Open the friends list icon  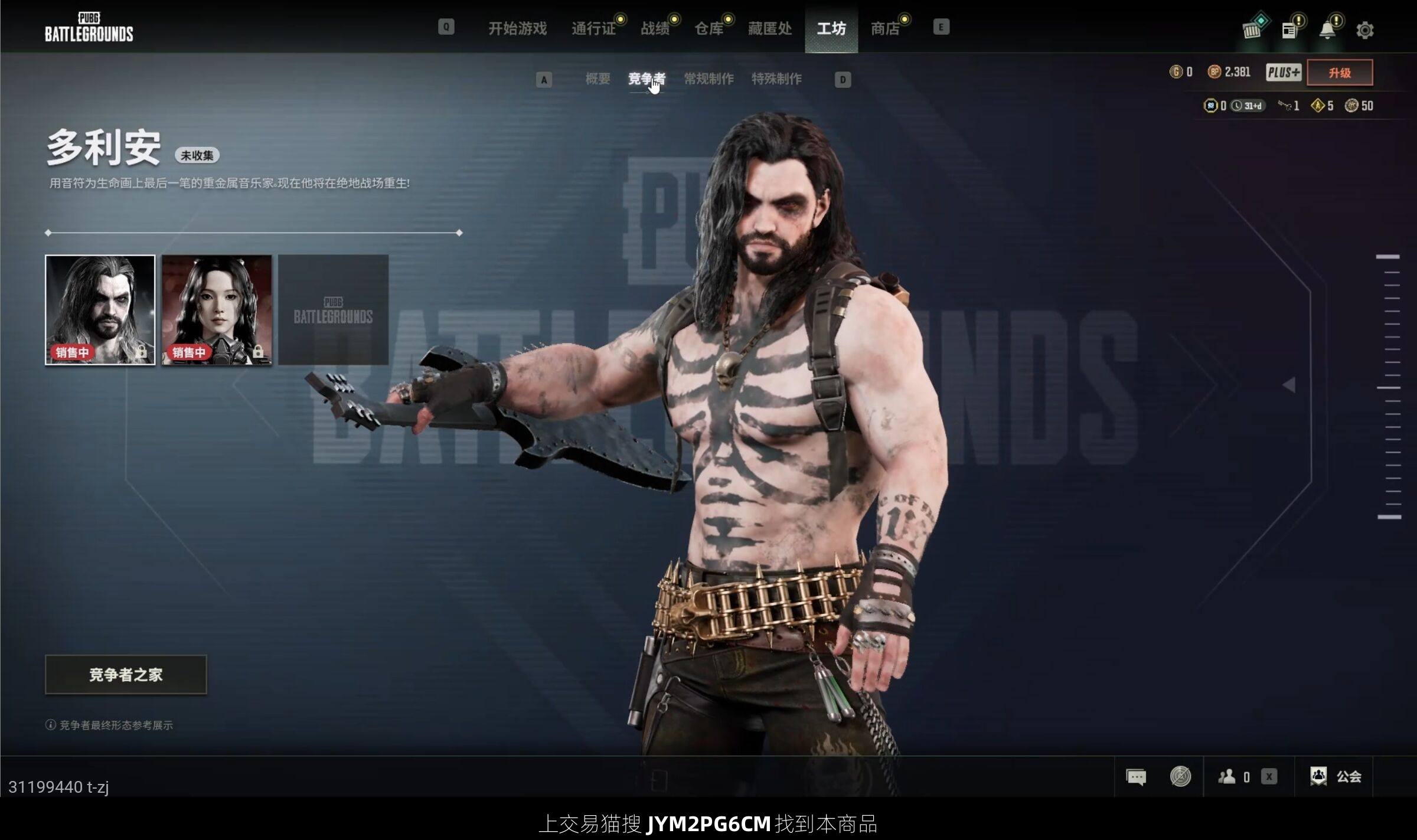pos(1227,777)
